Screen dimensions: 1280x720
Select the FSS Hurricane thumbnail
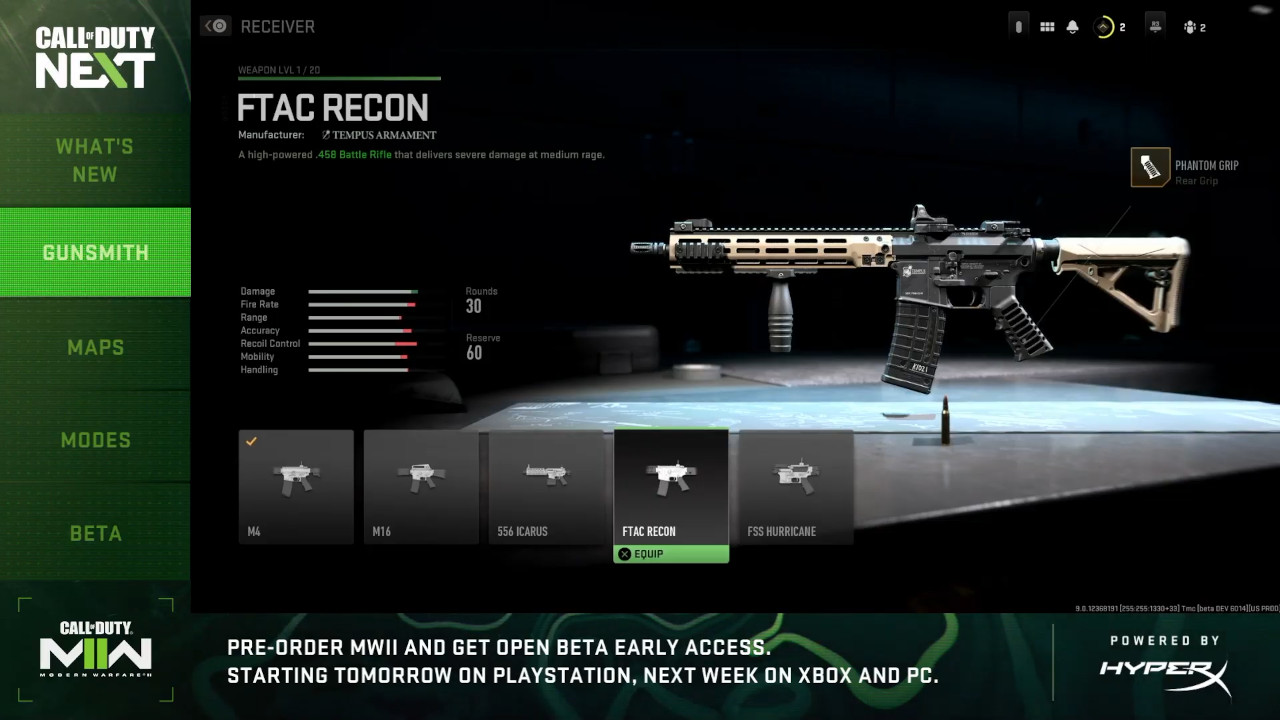pos(795,486)
